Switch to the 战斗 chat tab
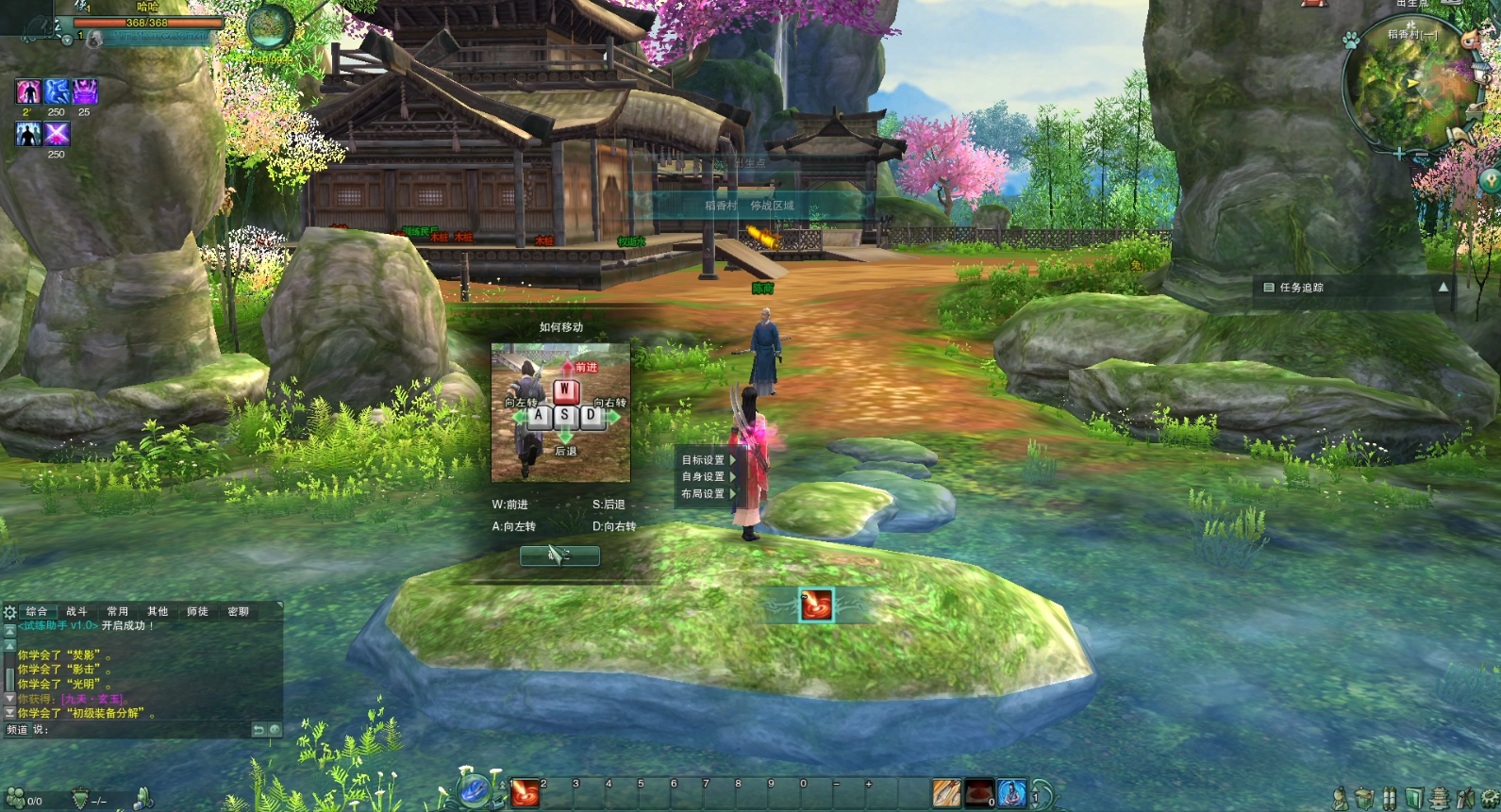Viewport: 1501px width, 812px height. [76, 611]
